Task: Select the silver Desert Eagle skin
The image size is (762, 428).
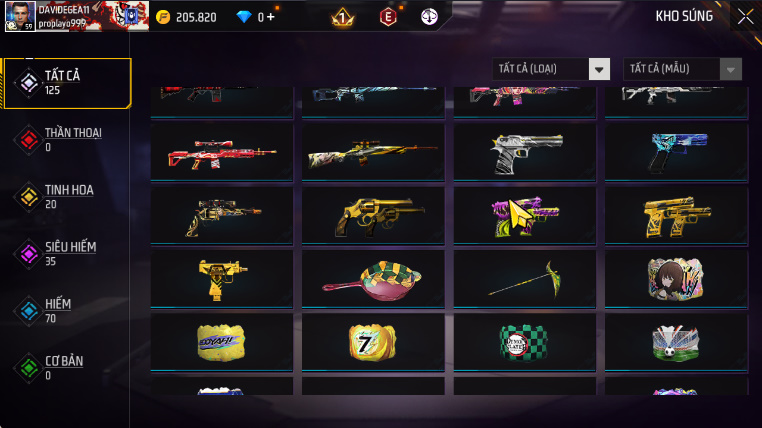Action: [523, 152]
